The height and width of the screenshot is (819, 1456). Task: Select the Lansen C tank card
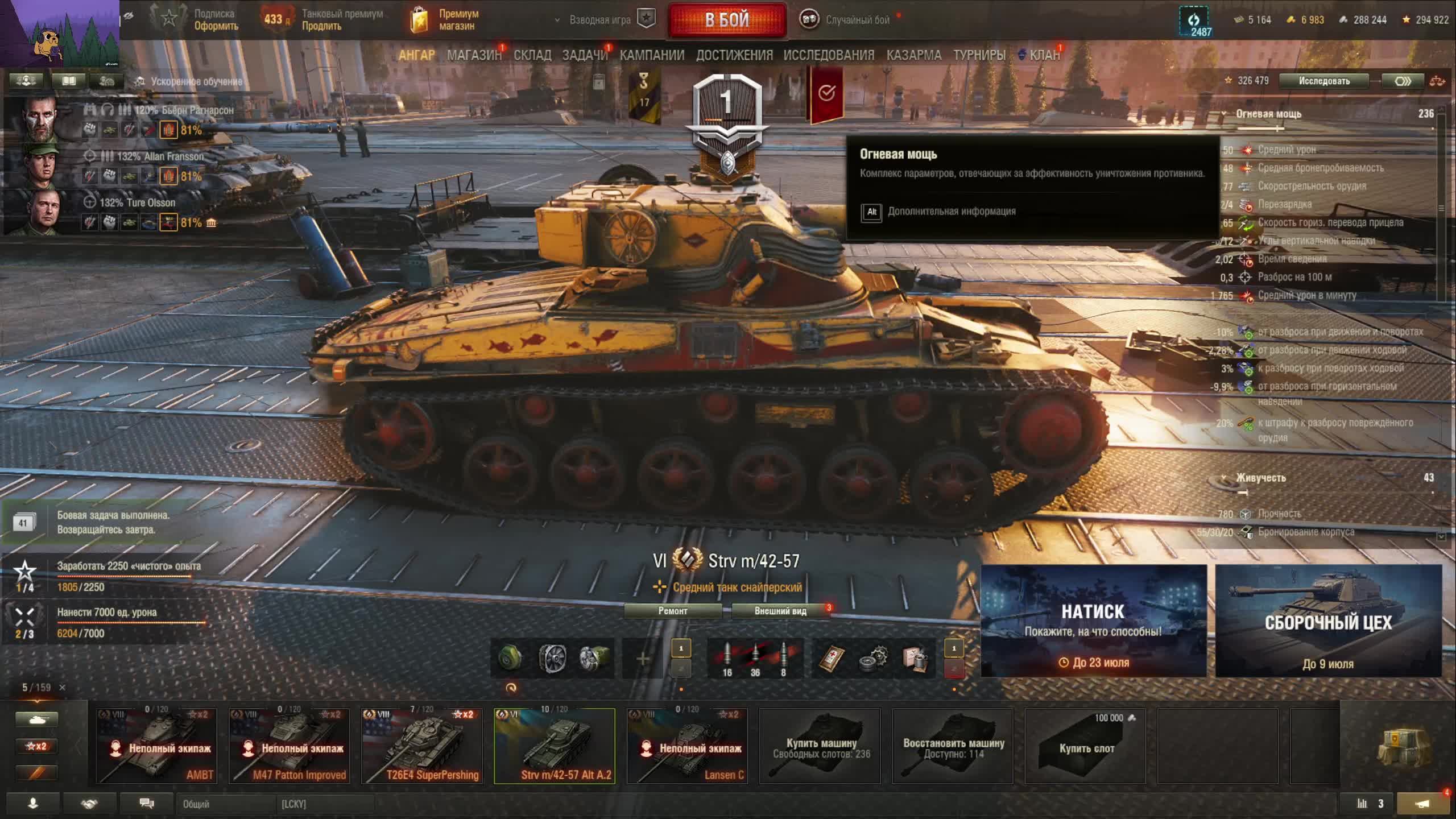(x=687, y=746)
